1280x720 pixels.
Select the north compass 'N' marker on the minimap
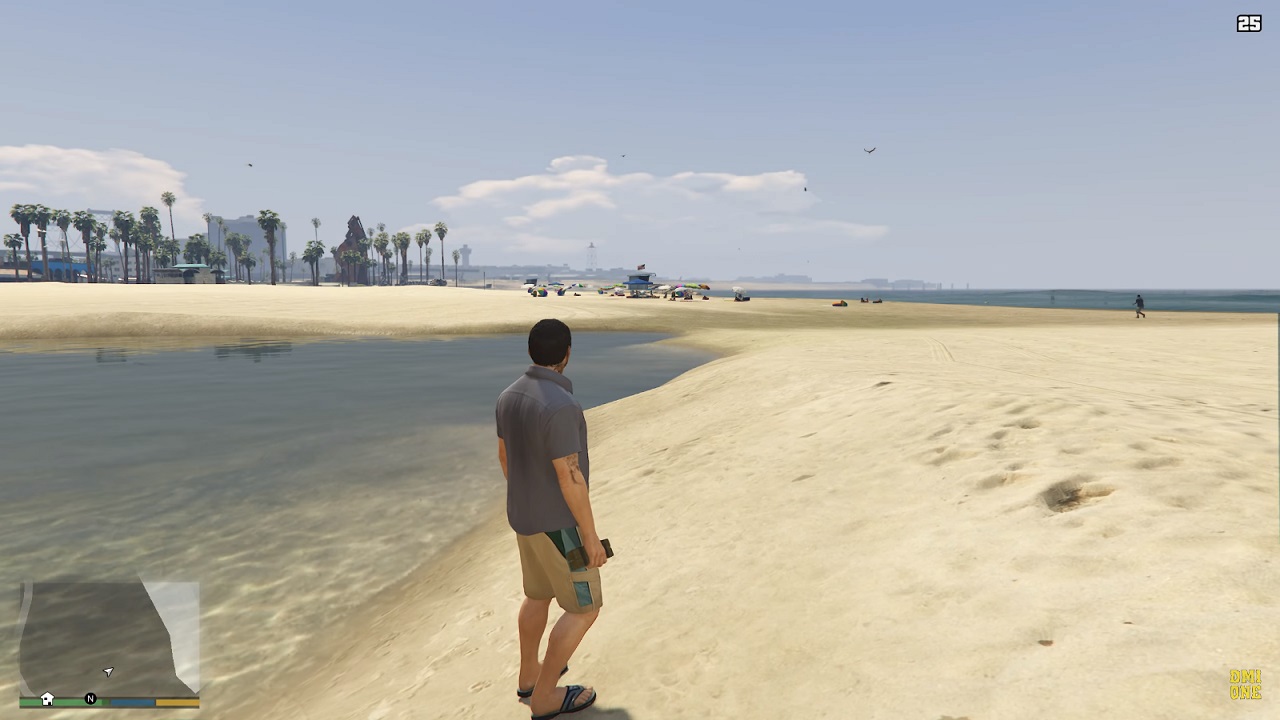click(90, 699)
